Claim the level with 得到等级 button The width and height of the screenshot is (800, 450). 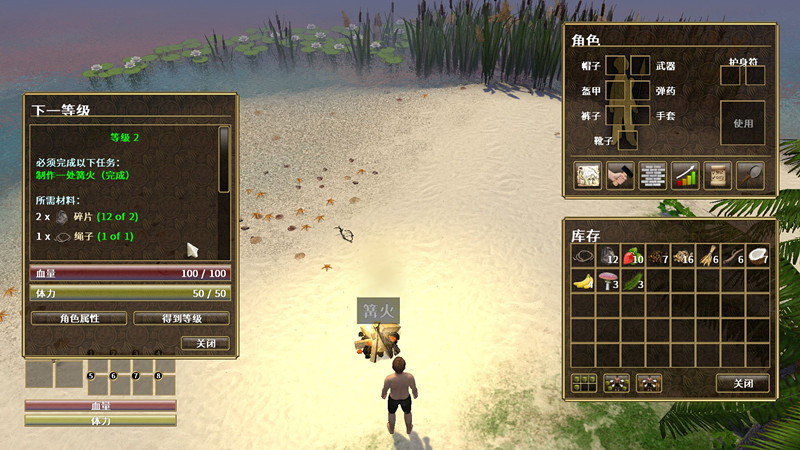pyautogui.click(x=181, y=318)
